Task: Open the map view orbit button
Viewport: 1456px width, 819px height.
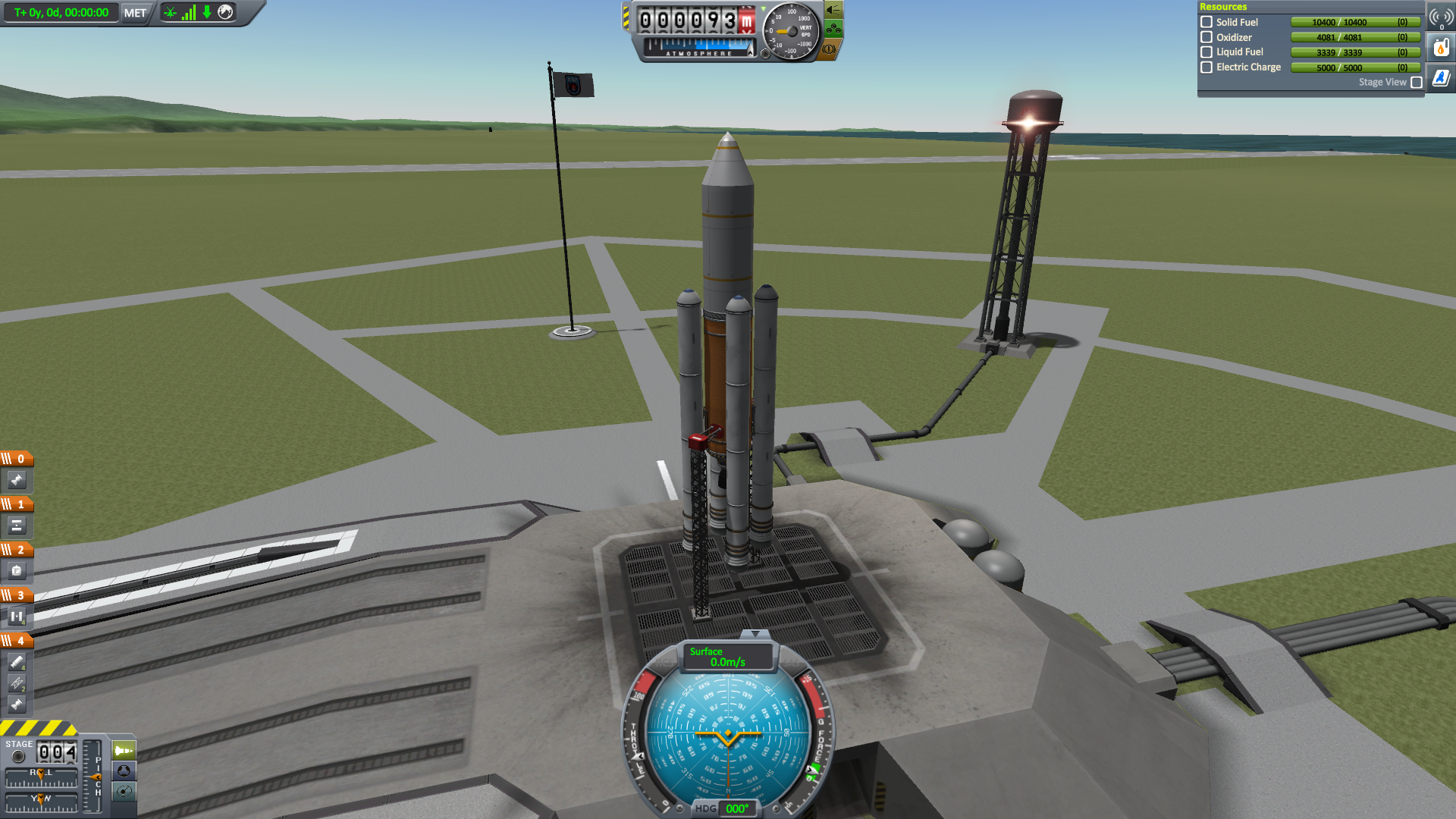Action: [x=124, y=792]
